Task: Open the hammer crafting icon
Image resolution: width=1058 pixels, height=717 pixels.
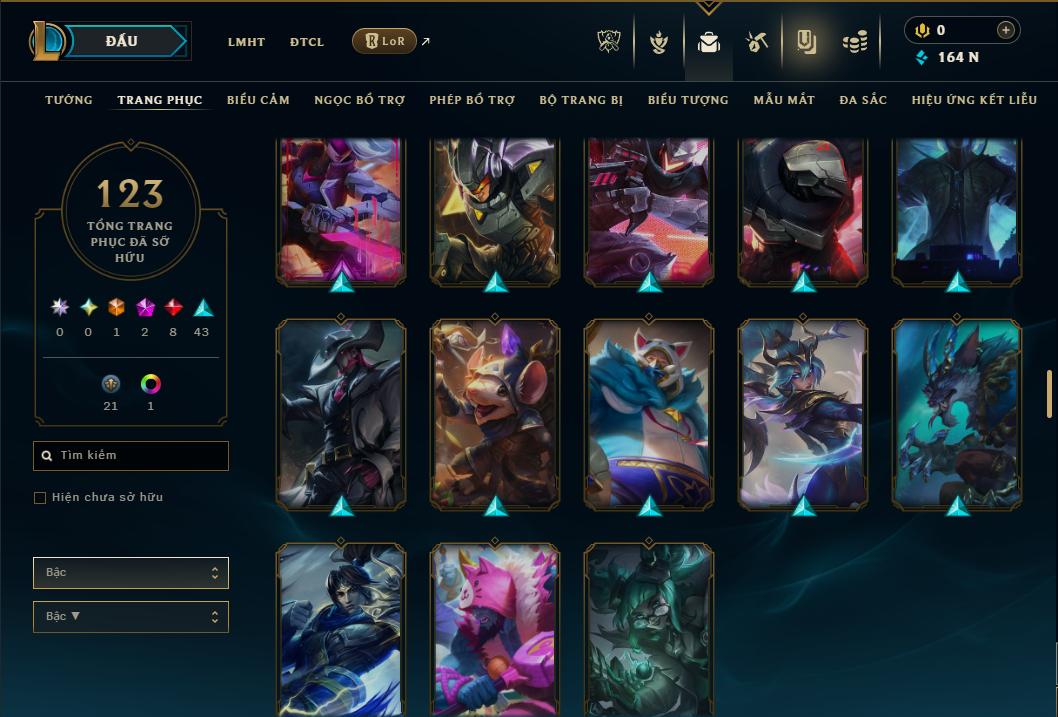Action: pos(756,42)
